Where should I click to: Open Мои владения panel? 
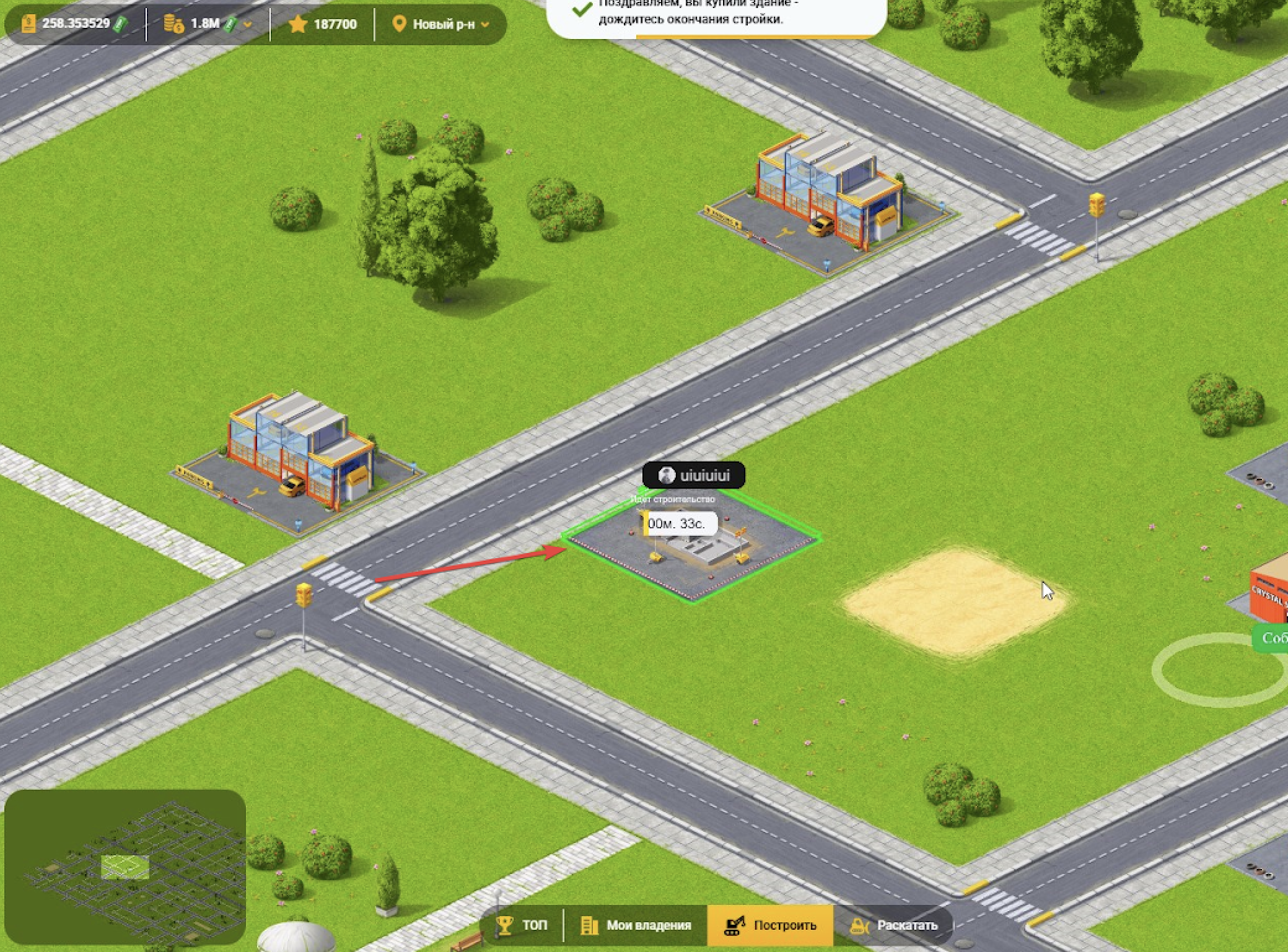636,925
